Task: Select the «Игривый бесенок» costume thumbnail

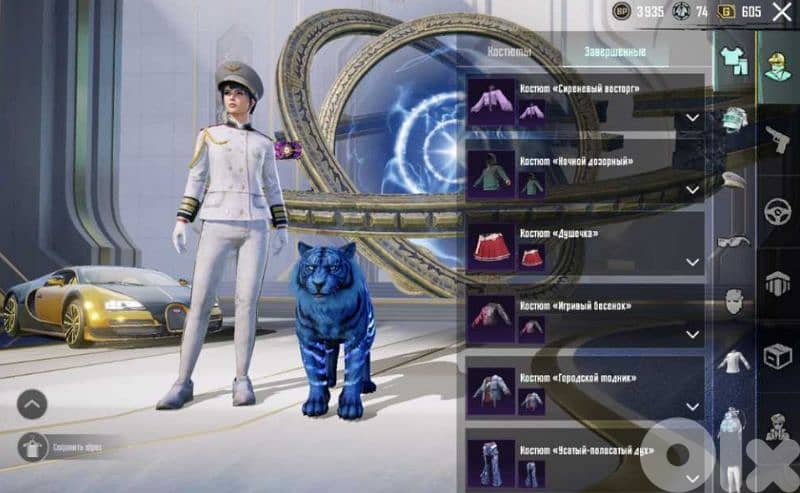Action: [x=492, y=318]
